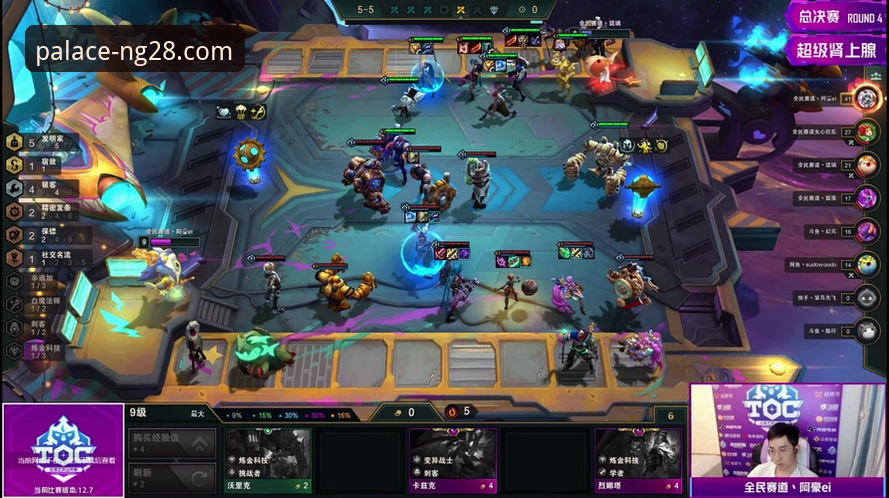Select the eliminated 快手 player portrait
889x498 pixels.
click(x=866, y=297)
